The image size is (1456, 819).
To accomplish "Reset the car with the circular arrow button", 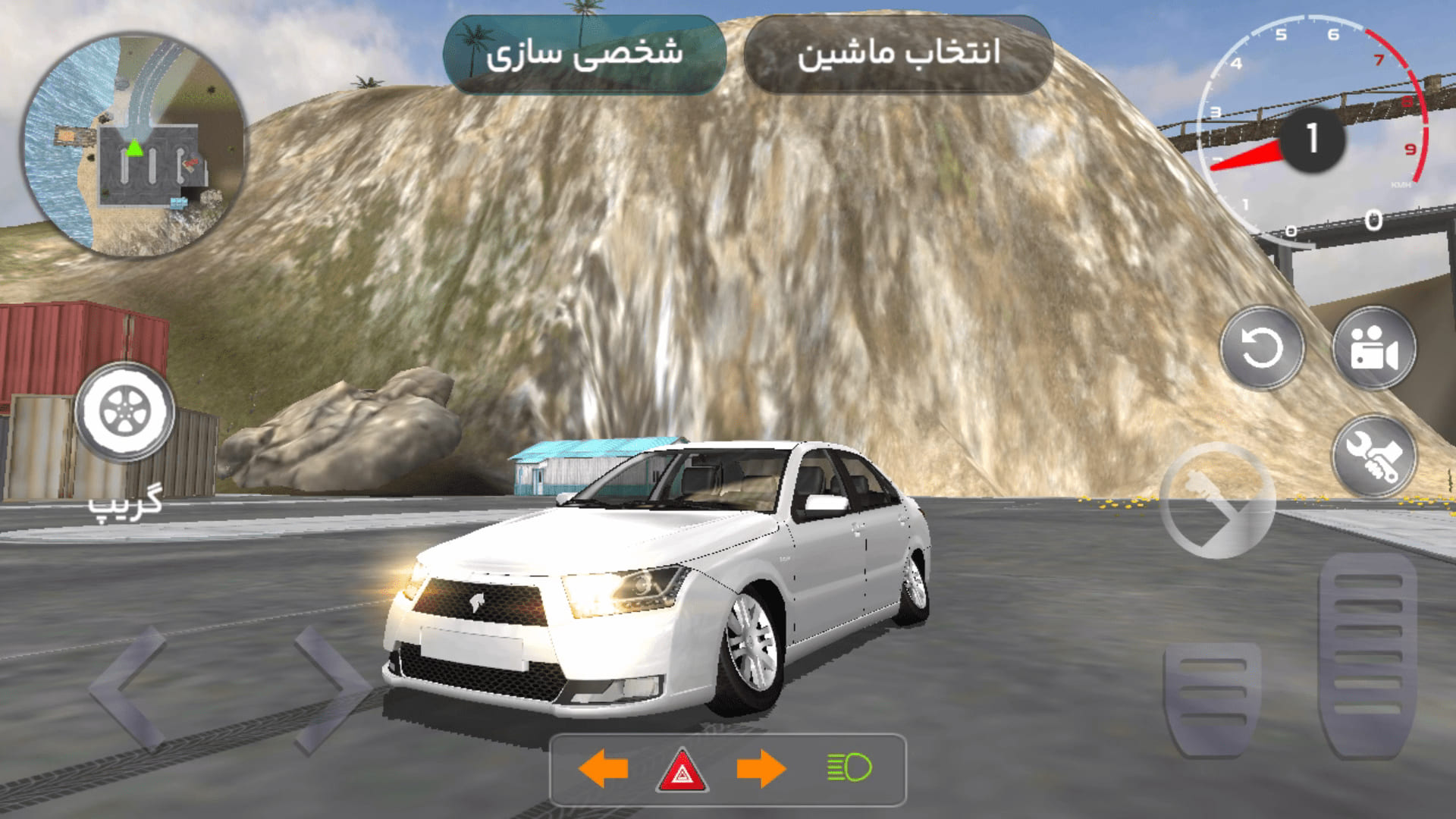I will tap(1261, 349).
